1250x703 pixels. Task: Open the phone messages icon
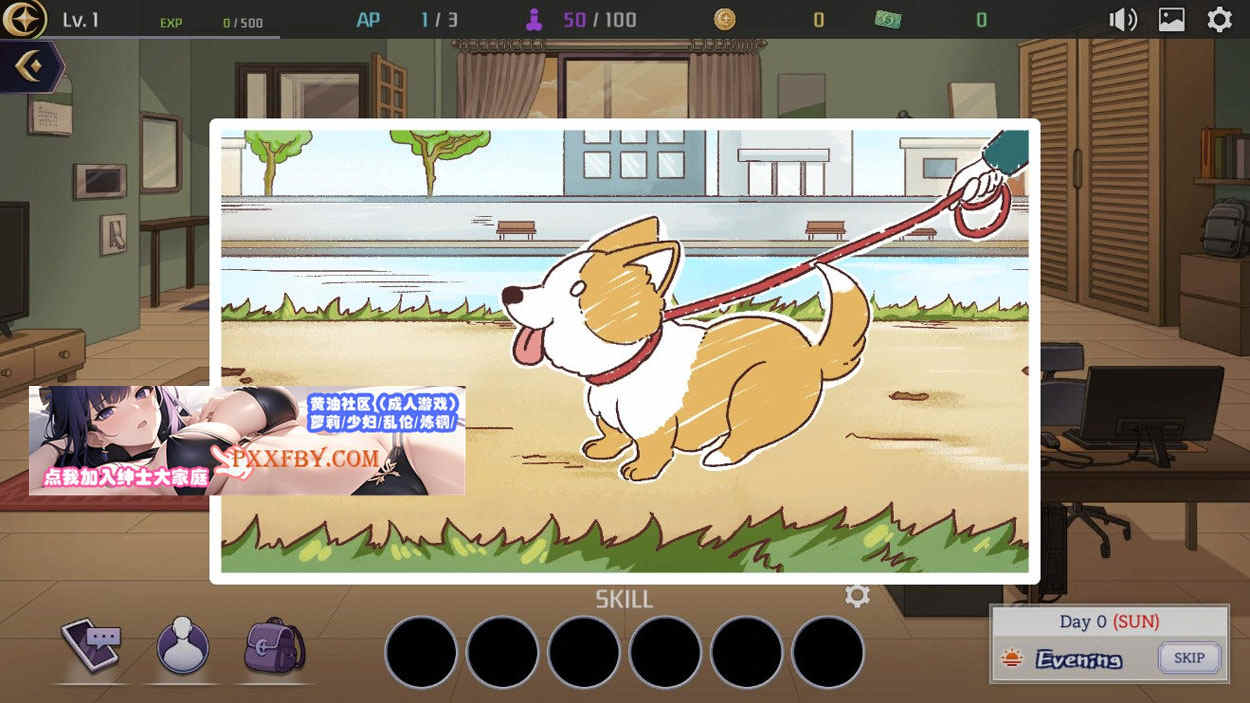(91, 645)
